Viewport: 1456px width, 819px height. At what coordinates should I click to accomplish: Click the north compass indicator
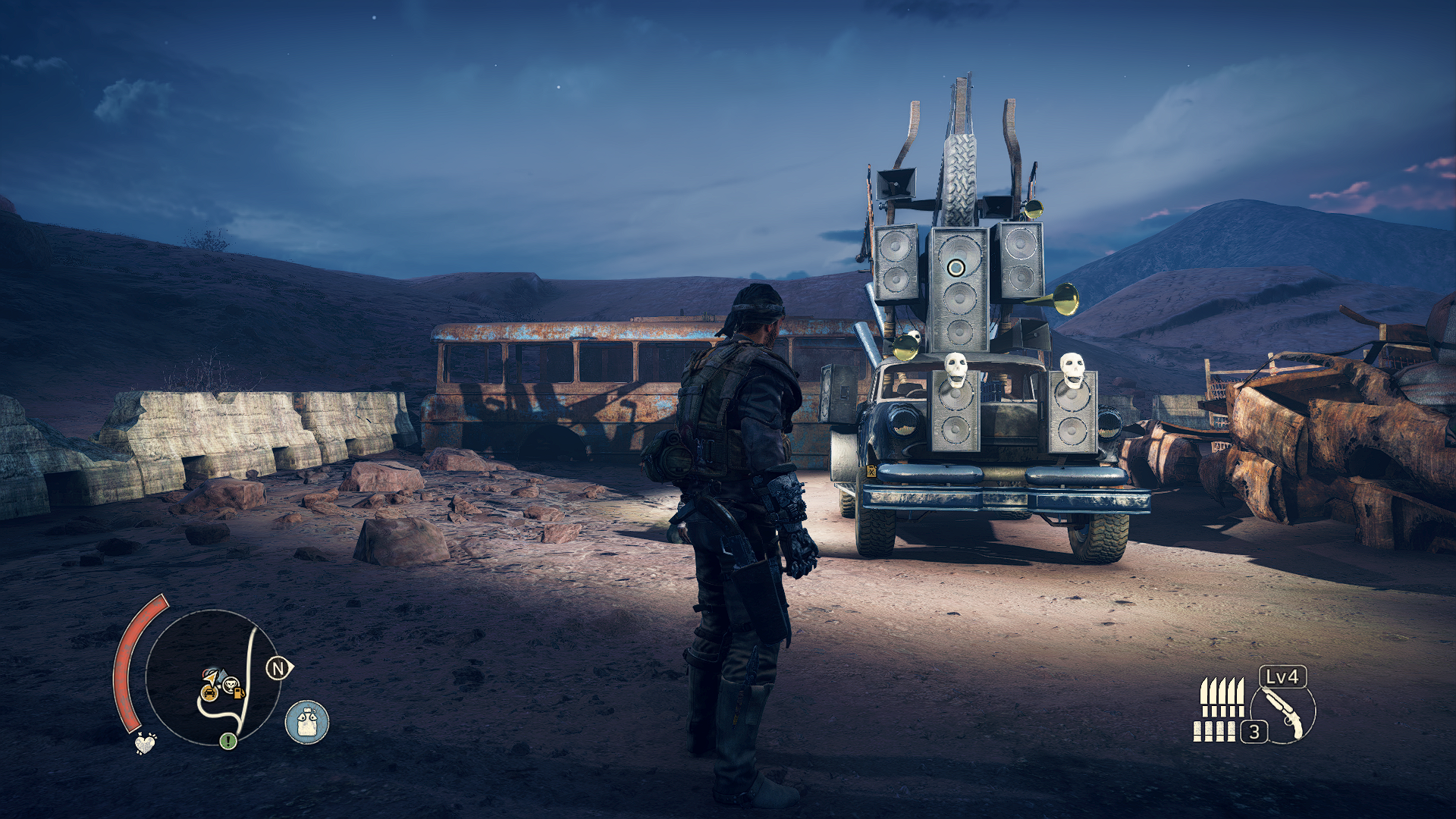tap(279, 668)
